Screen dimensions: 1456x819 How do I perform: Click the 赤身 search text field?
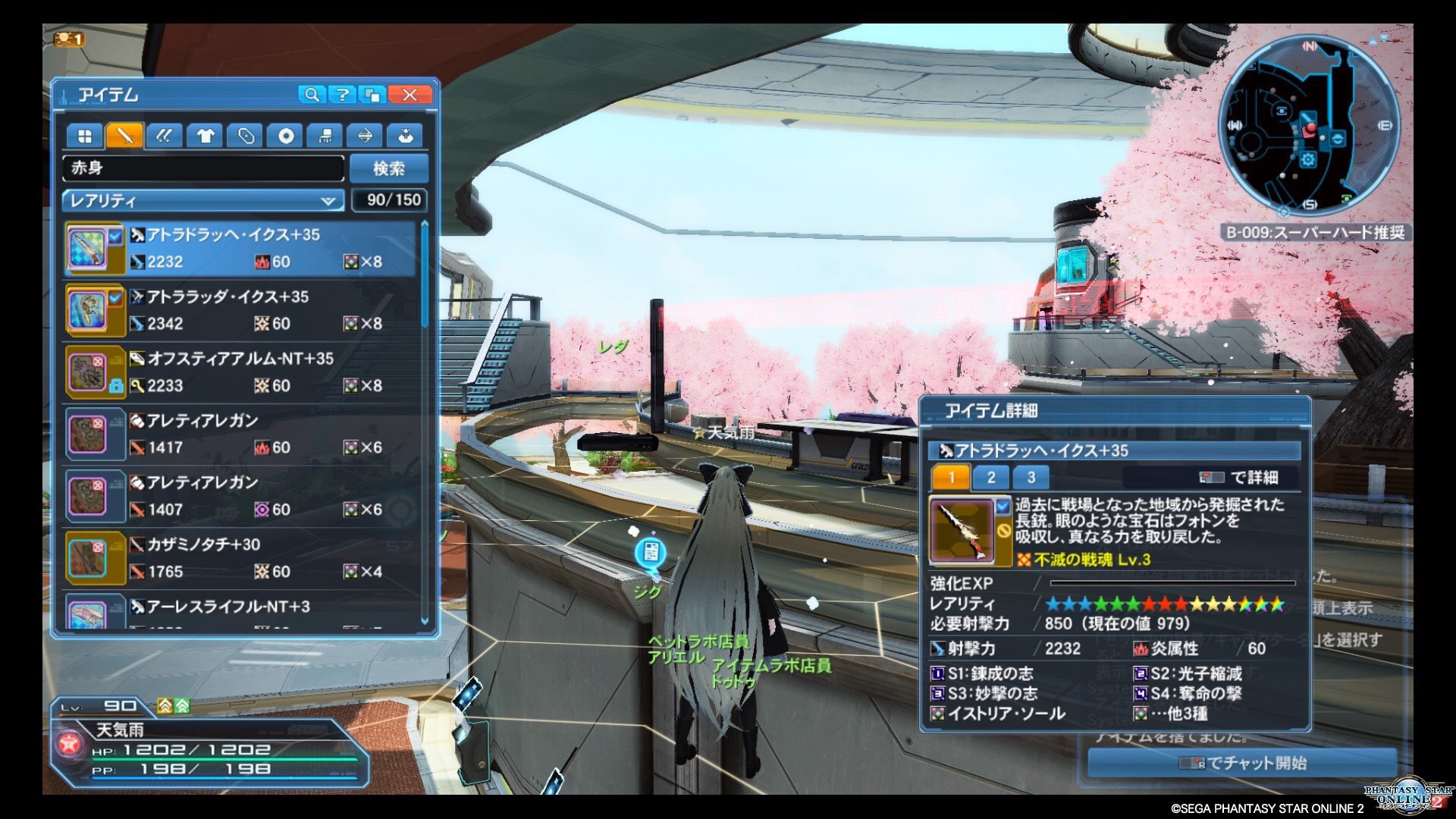203,168
